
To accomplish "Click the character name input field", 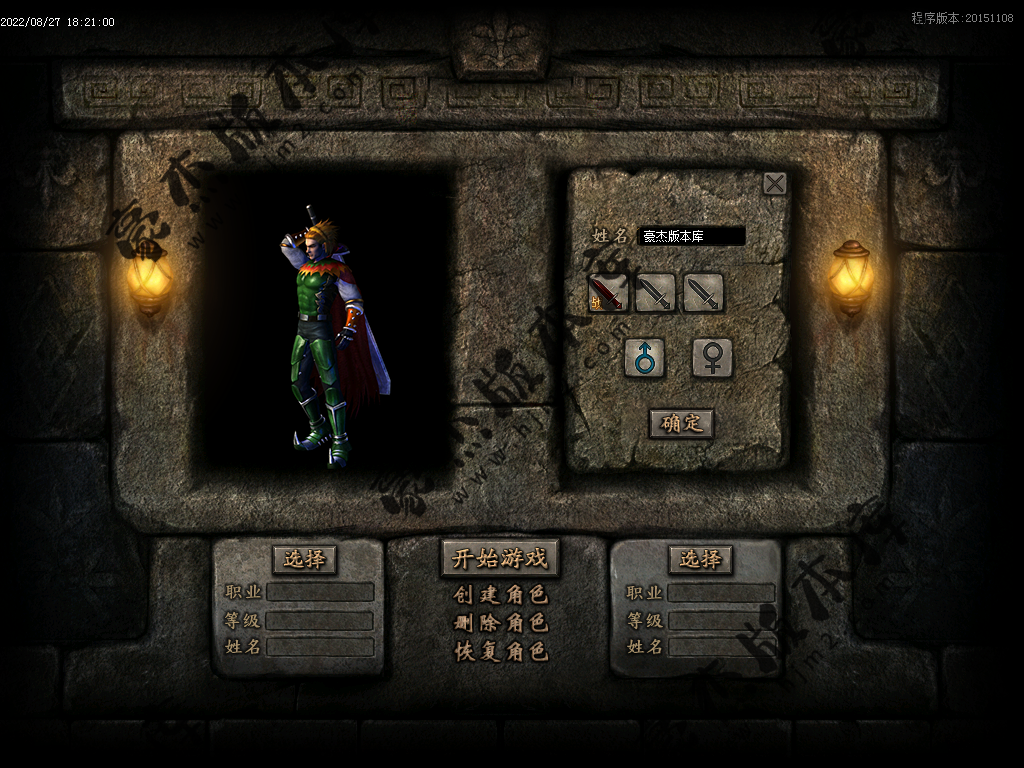I will pos(692,237).
